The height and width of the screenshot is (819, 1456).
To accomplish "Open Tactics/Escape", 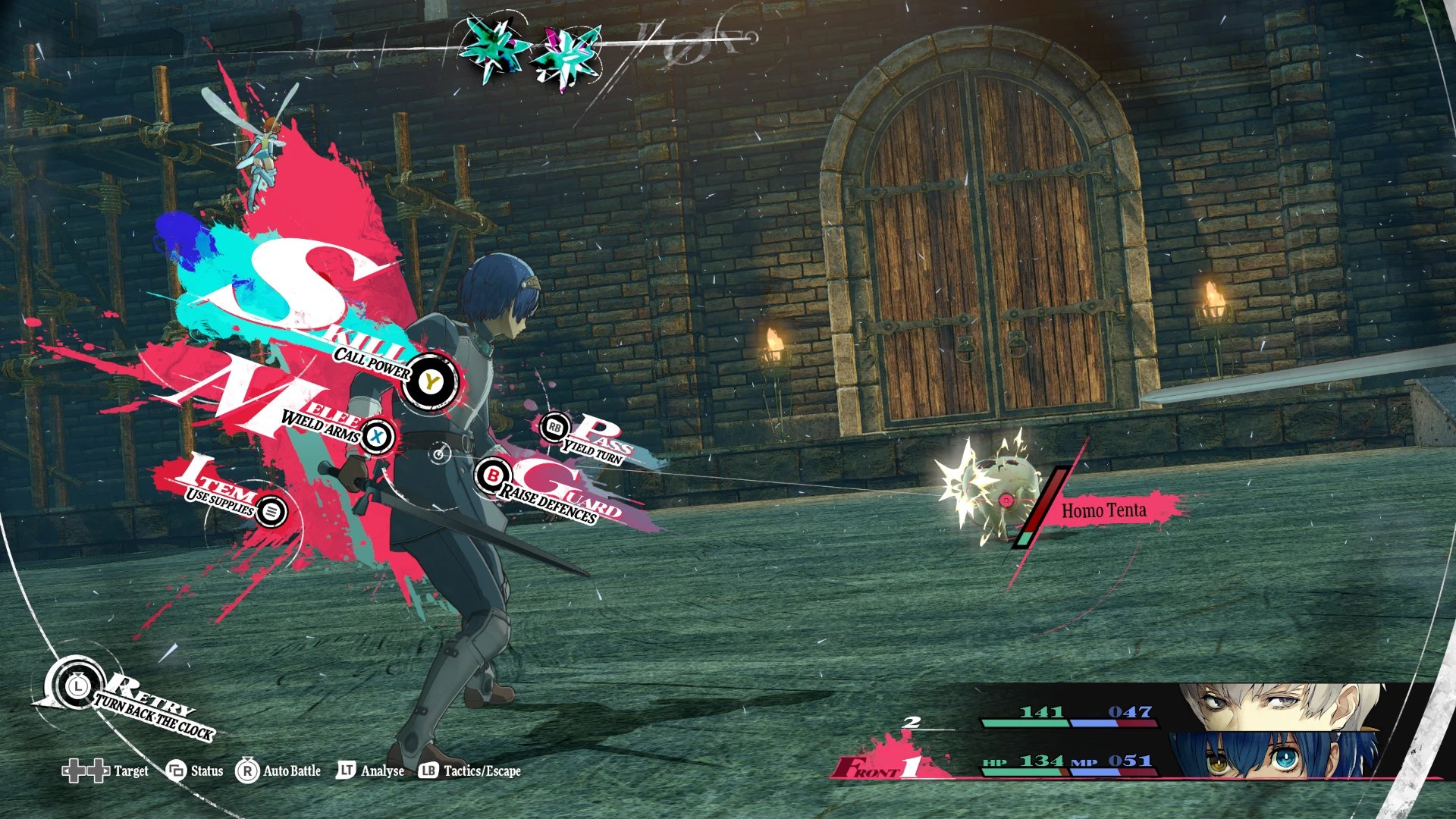I will click(470, 771).
